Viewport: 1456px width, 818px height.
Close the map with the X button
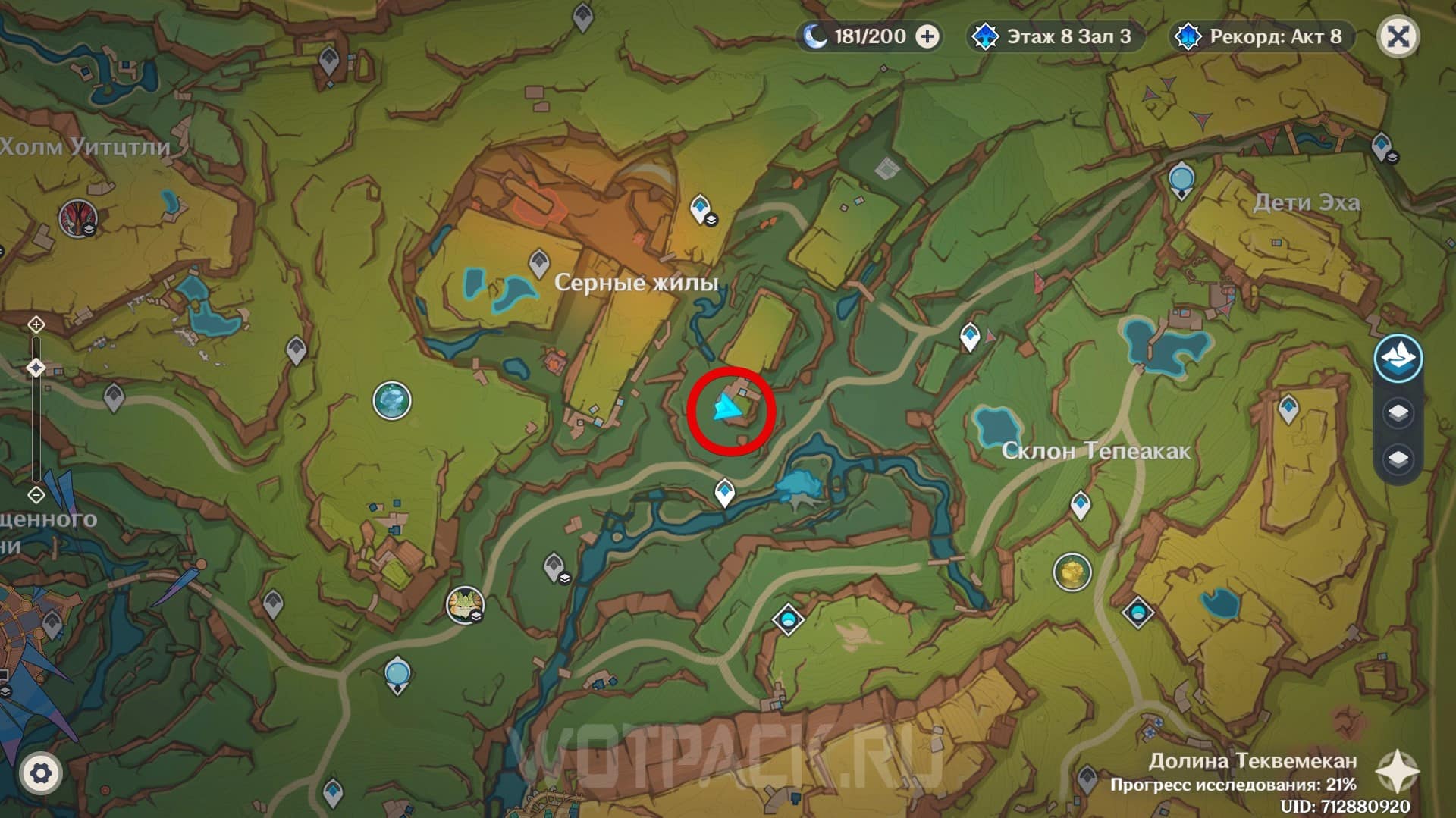[1398, 36]
